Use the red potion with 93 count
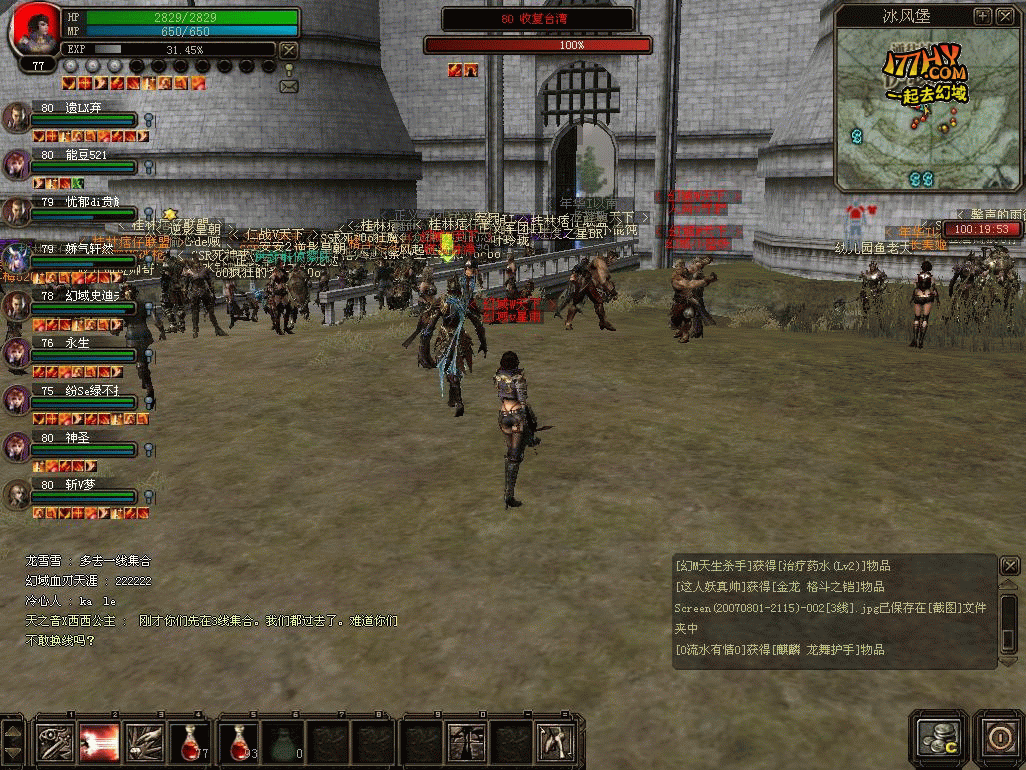 click(238, 742)
